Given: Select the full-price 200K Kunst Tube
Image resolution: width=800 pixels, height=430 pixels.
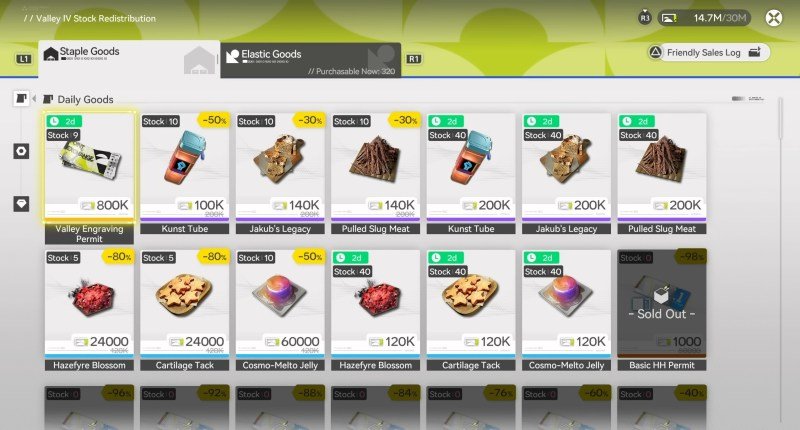Looking at the screenshot, I should click(x=471, y=167).
